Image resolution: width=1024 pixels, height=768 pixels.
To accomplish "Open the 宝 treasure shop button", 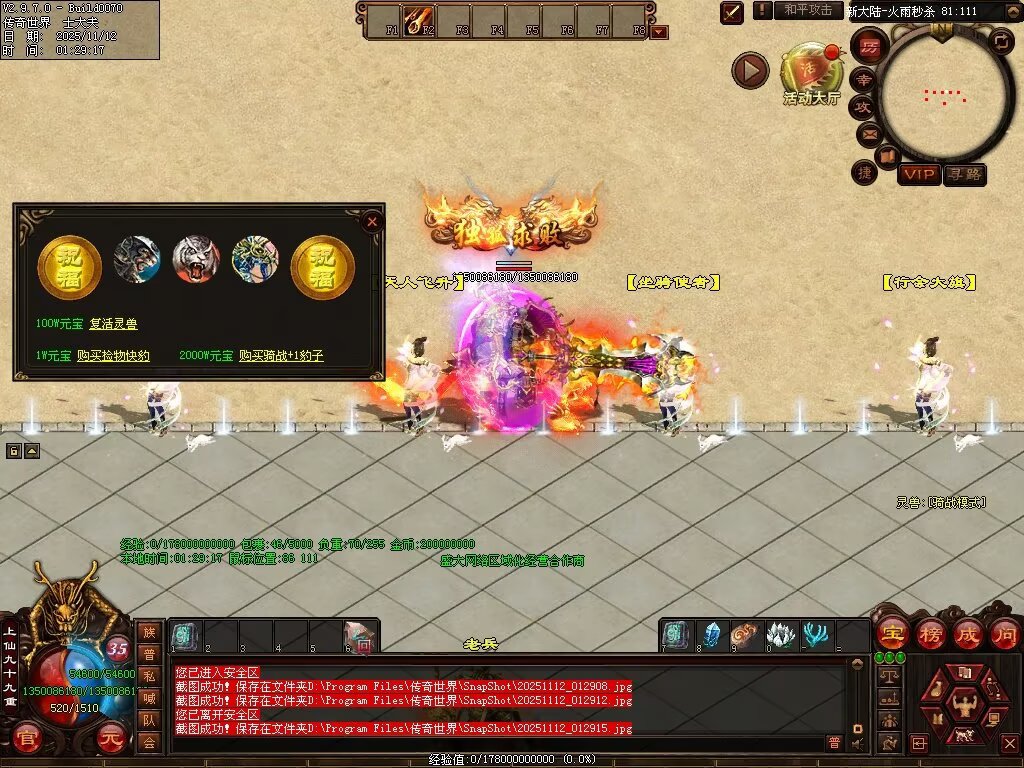I will [889, 633].
